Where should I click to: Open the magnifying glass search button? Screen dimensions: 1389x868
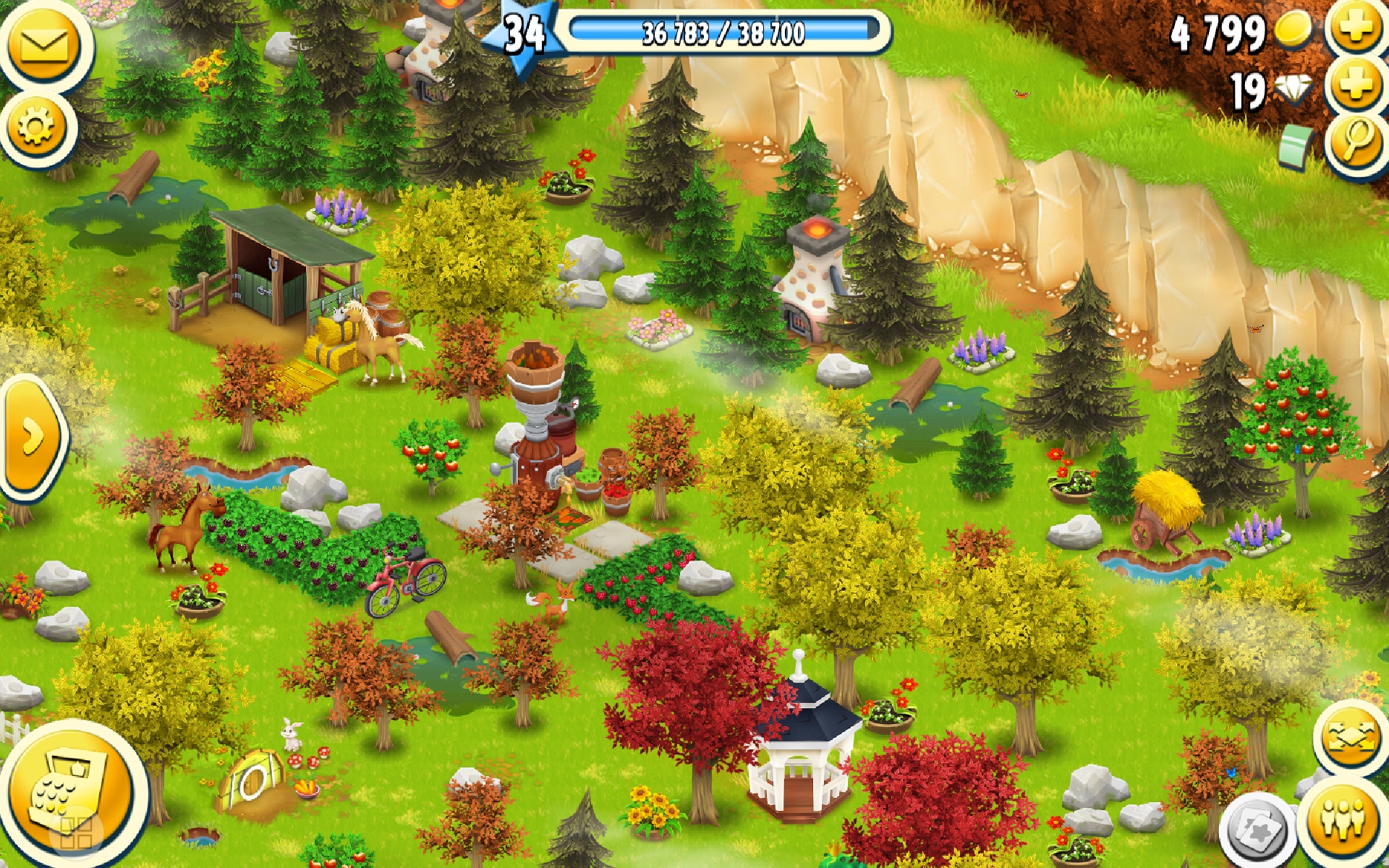(1357, 142)
